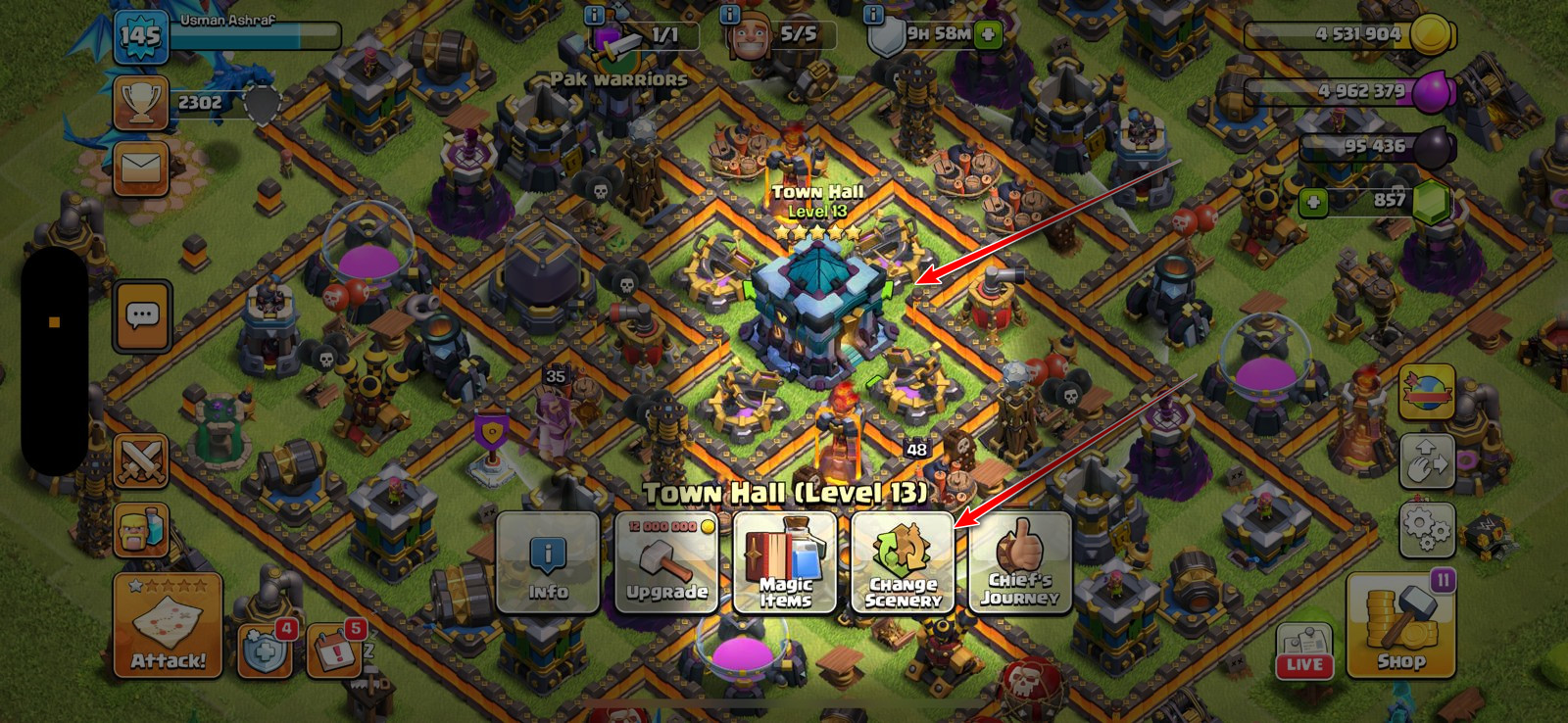Select the layout editor hand icon
This screenshot has height=723, width=1568.
click(x=1430, y=460)
